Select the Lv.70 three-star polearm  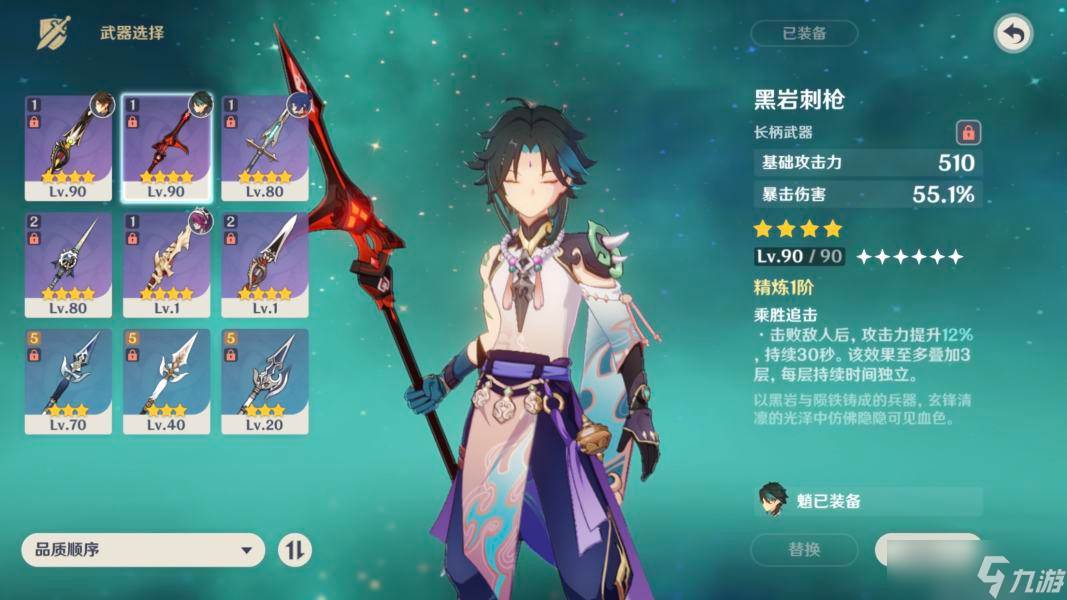click(68, 381)
